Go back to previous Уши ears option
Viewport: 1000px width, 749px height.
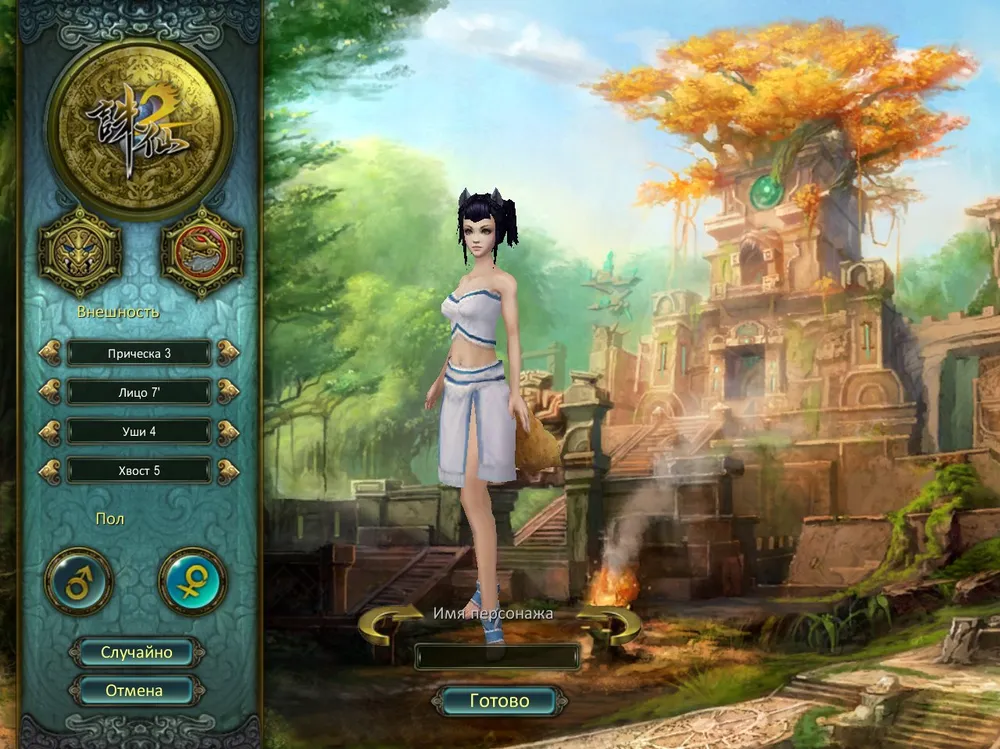(50, 431)
